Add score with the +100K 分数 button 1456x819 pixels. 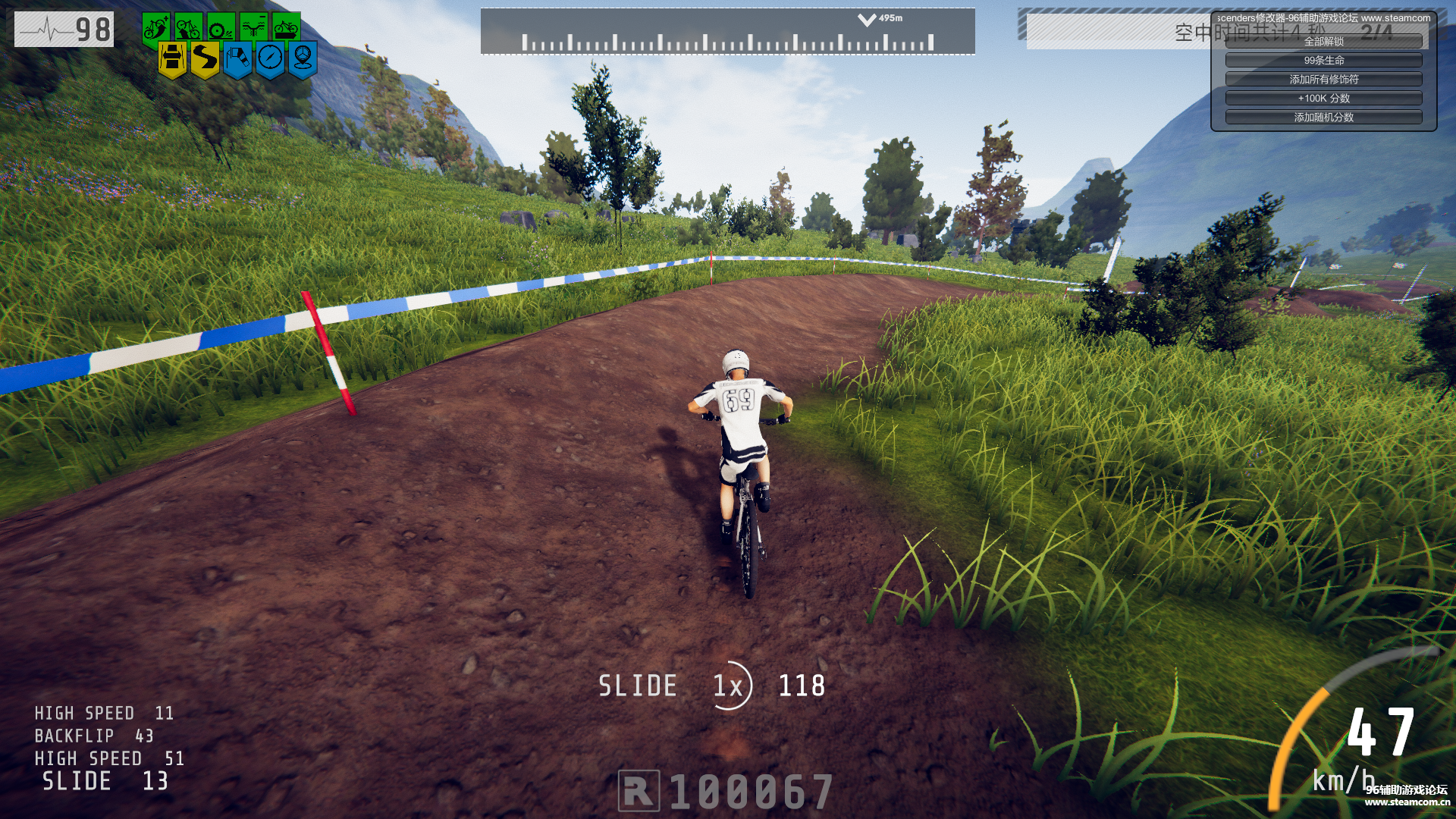click(1323, 99)
